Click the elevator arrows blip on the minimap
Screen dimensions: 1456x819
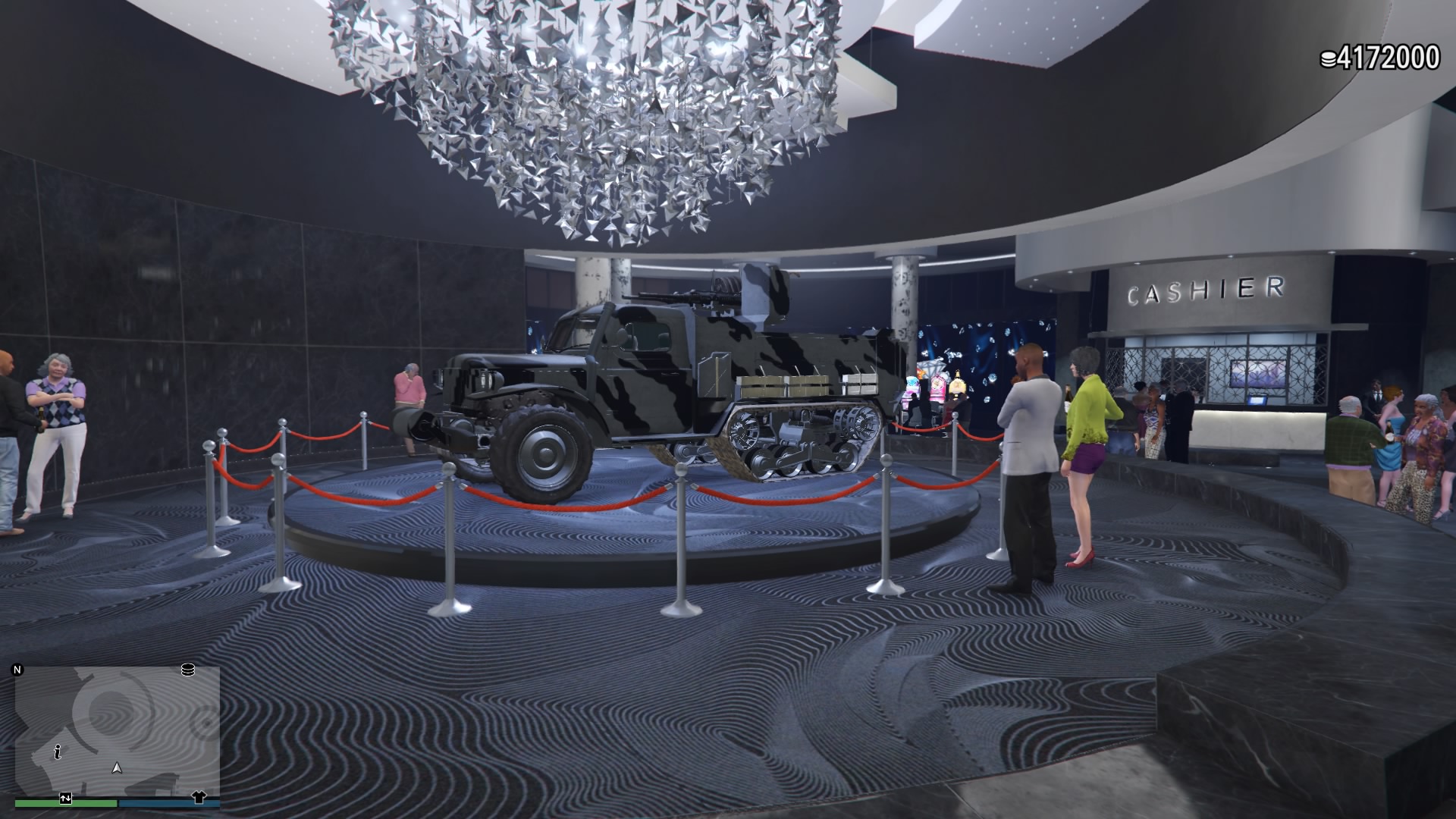point(65,799)
